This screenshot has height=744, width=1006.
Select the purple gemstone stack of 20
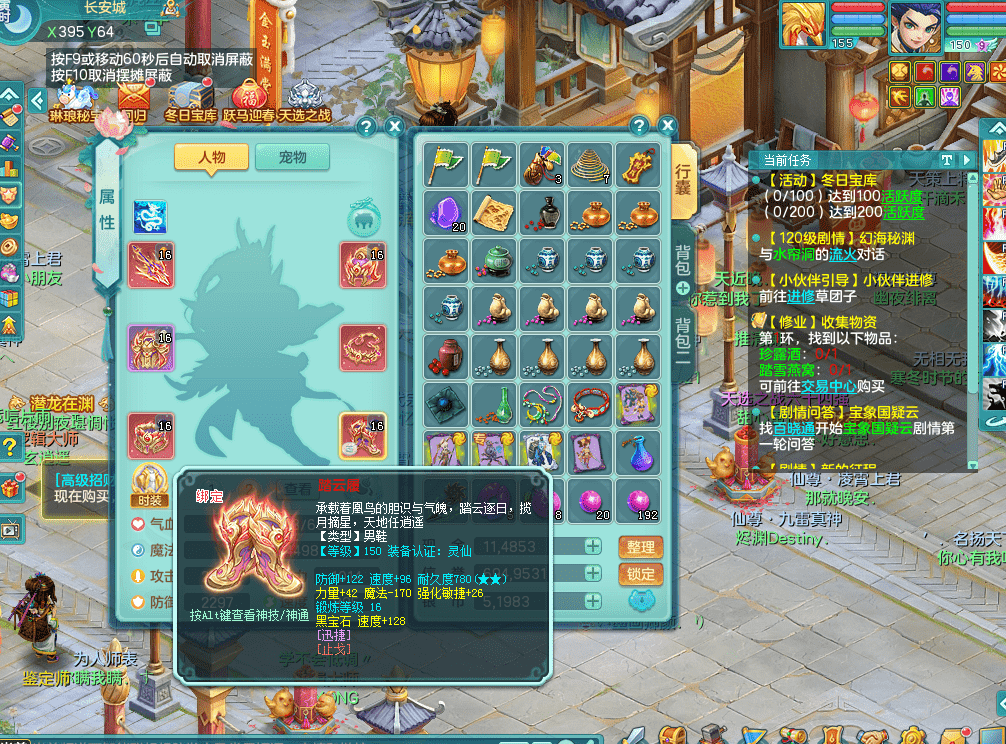pos(446,212)
